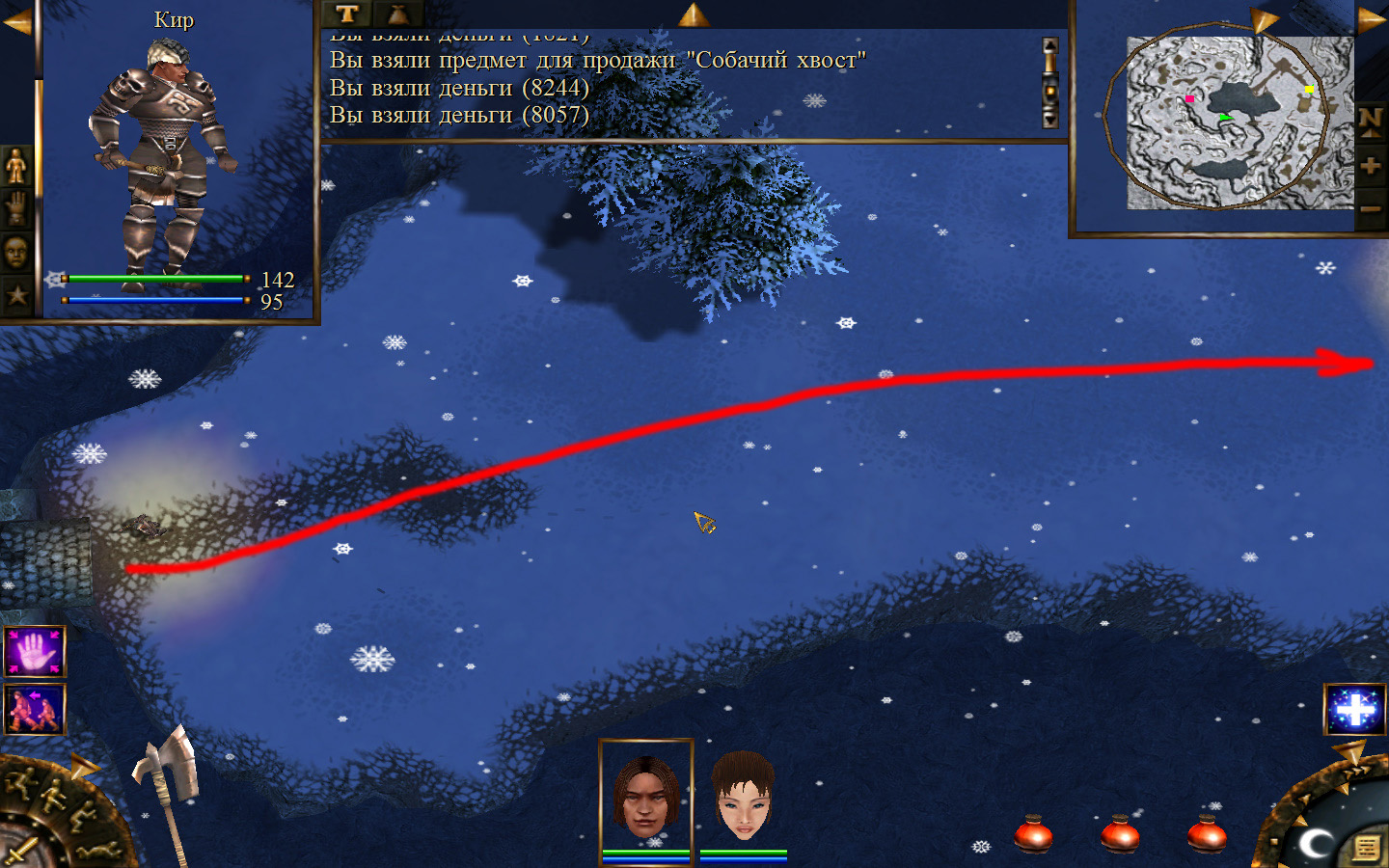
Task: Zoom in the minimap with plus button
Action: [x=1371, y=166]
